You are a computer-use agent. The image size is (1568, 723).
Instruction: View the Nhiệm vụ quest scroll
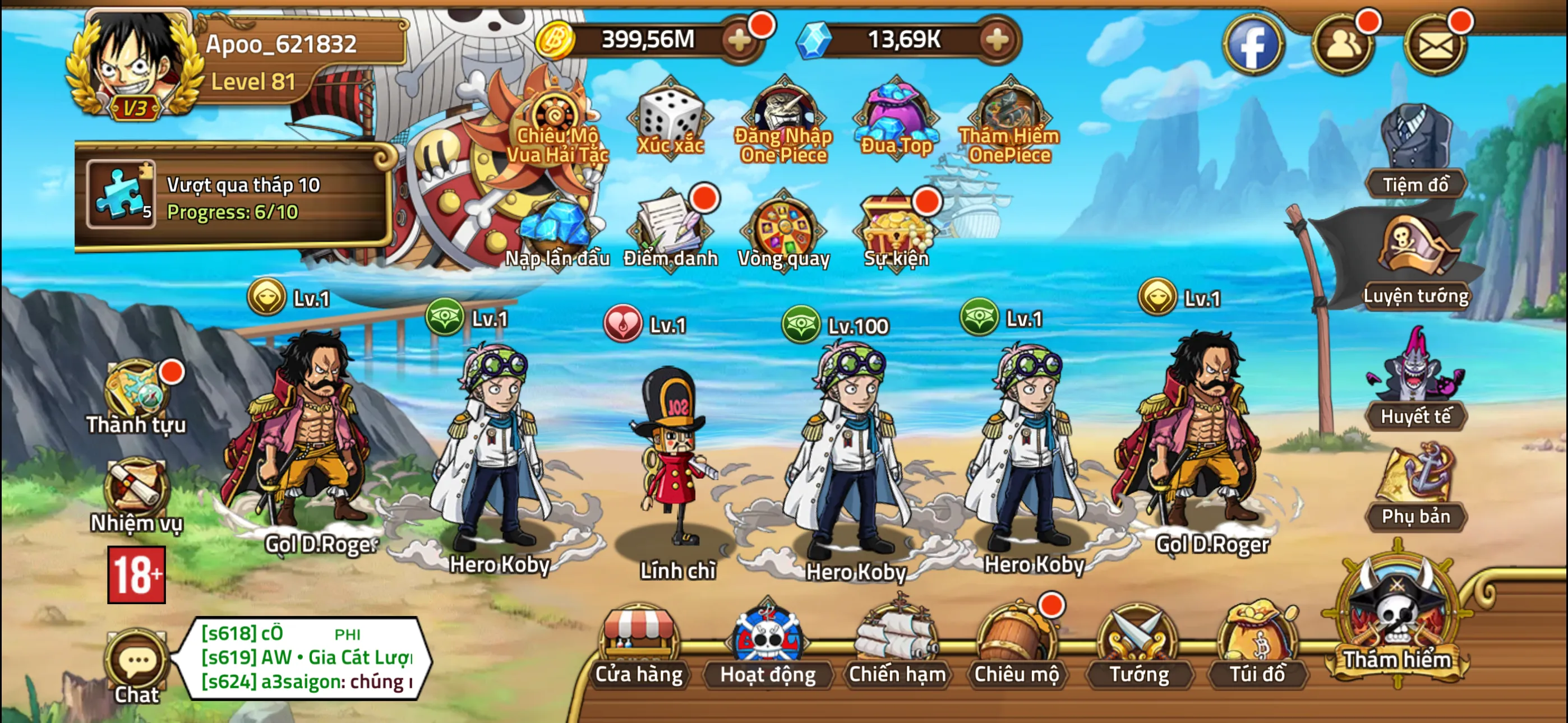coord(136,494)
